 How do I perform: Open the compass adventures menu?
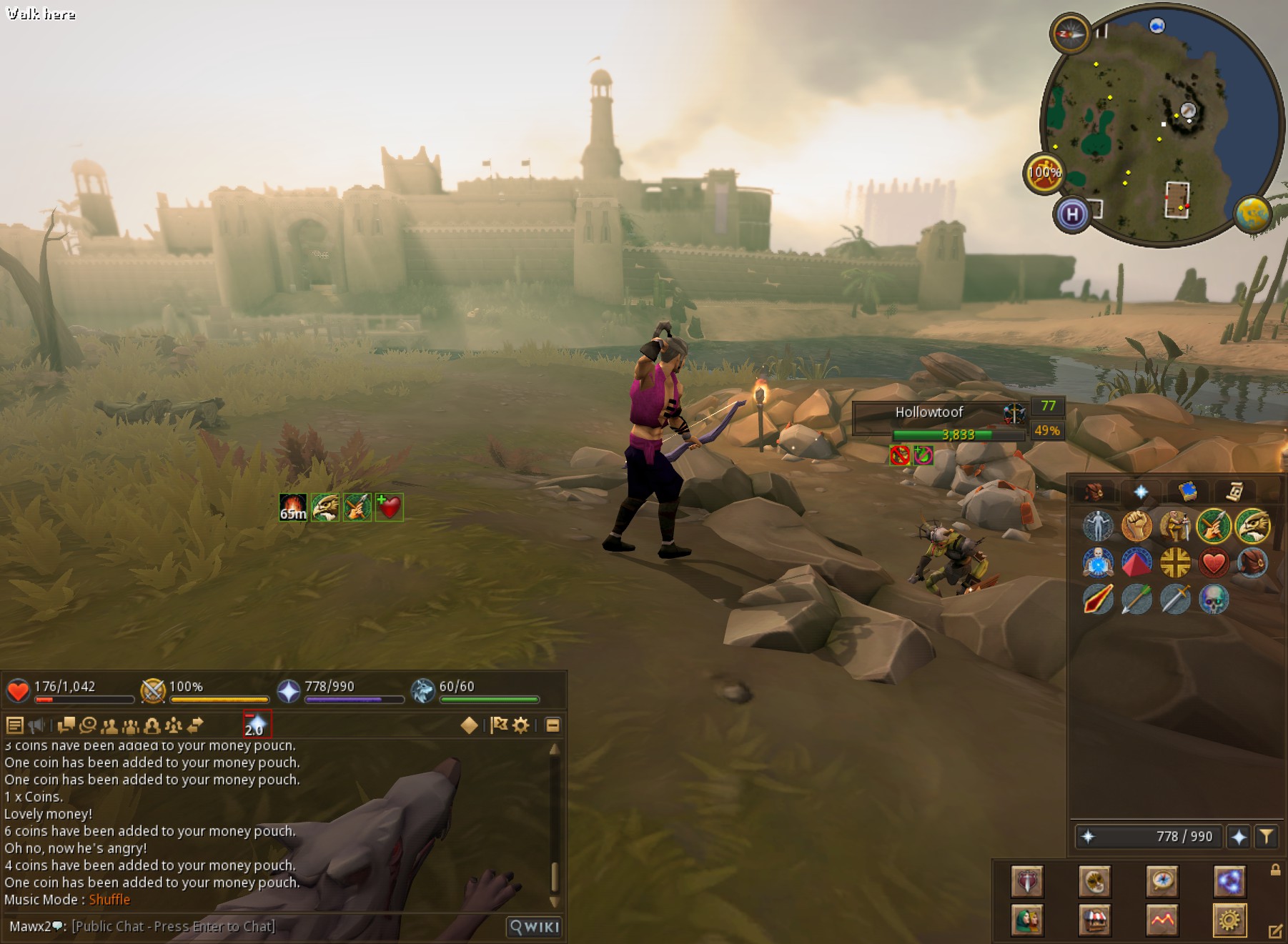click(x=1162, y=881)
